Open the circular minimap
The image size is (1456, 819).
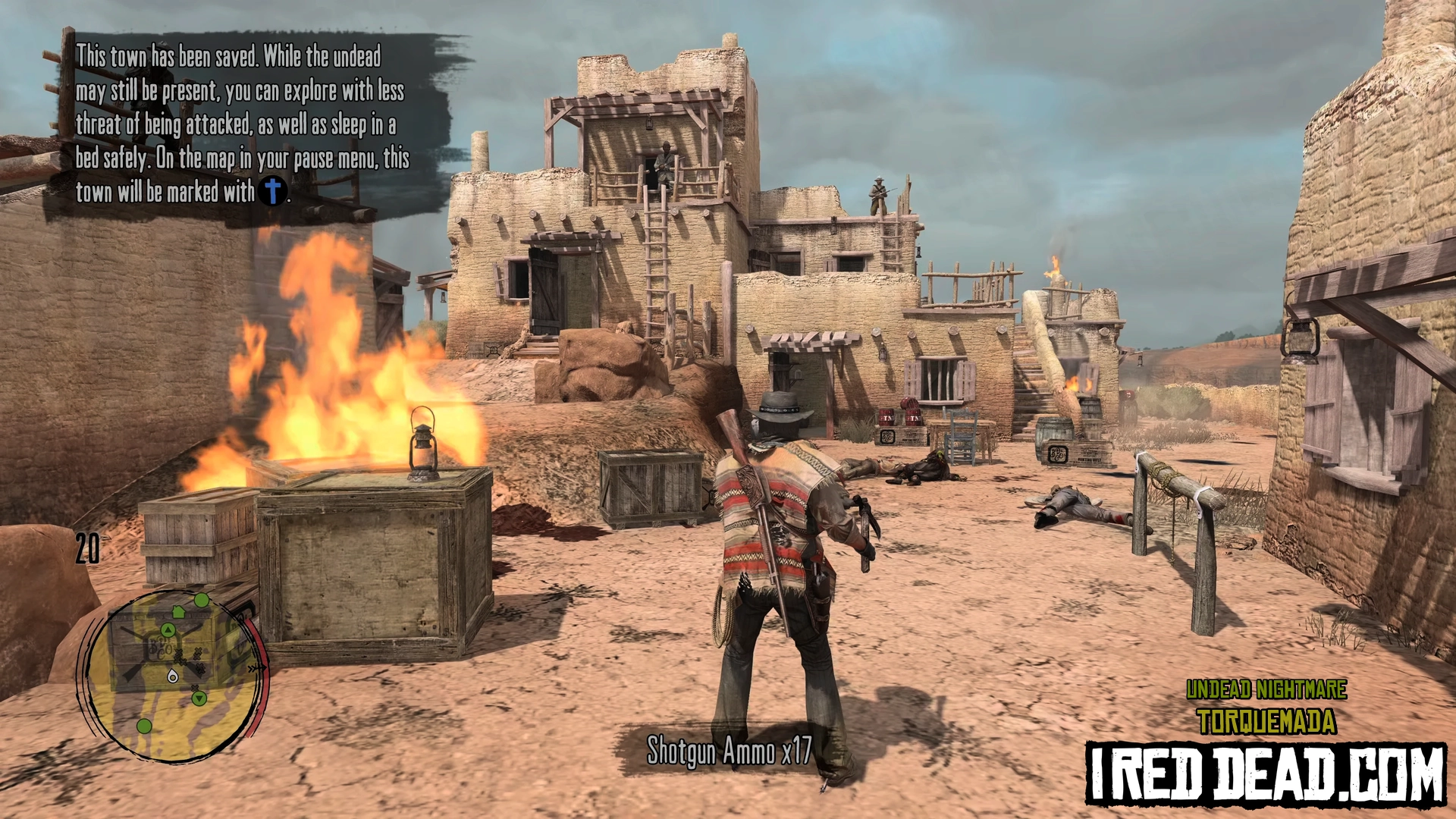click(171, 676)
